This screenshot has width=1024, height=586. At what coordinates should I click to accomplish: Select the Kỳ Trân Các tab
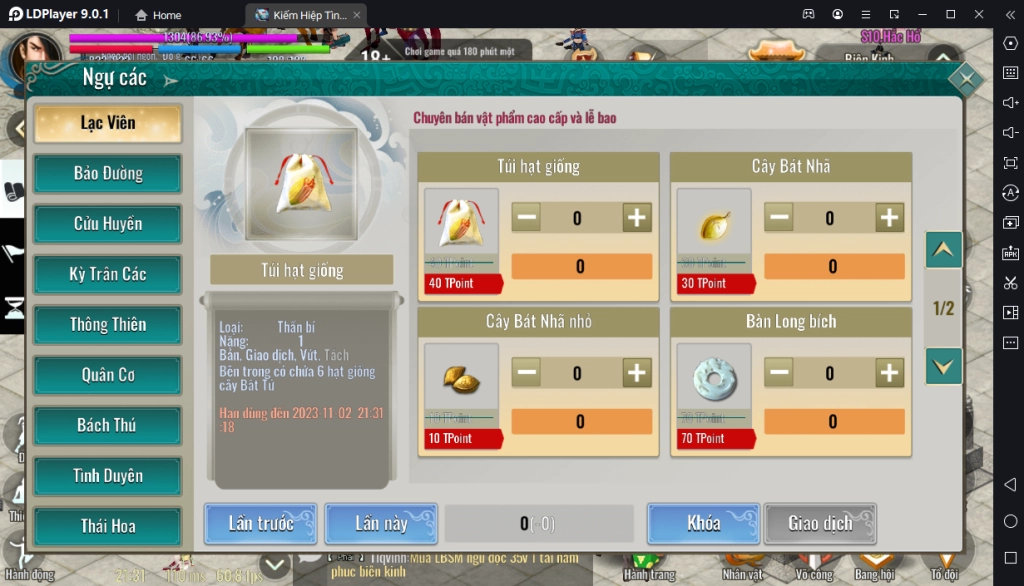click(x=108, y=275)
